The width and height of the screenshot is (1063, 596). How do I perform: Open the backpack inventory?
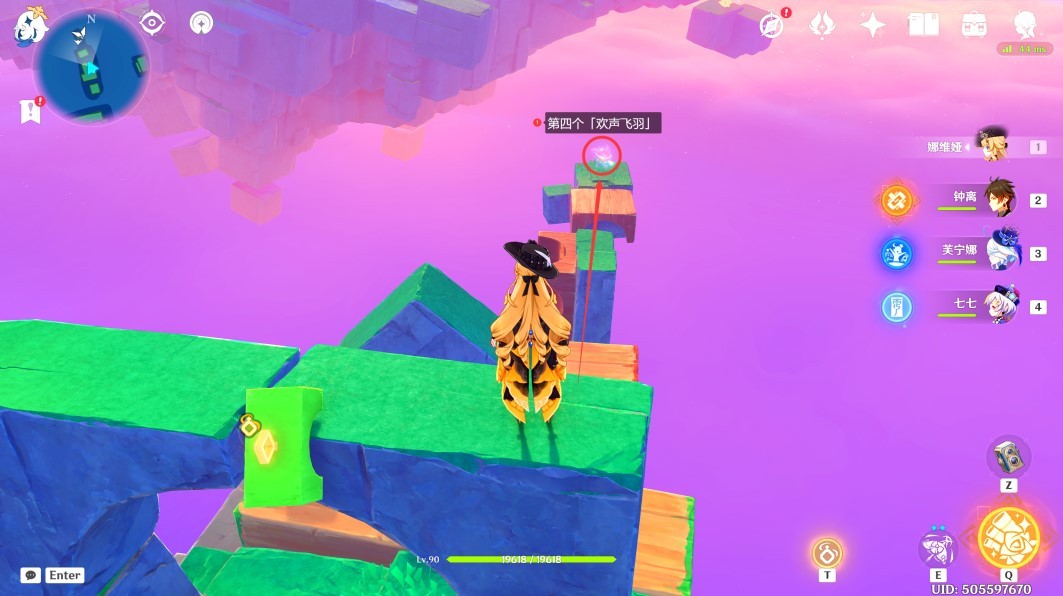click(x=973, y=26)
